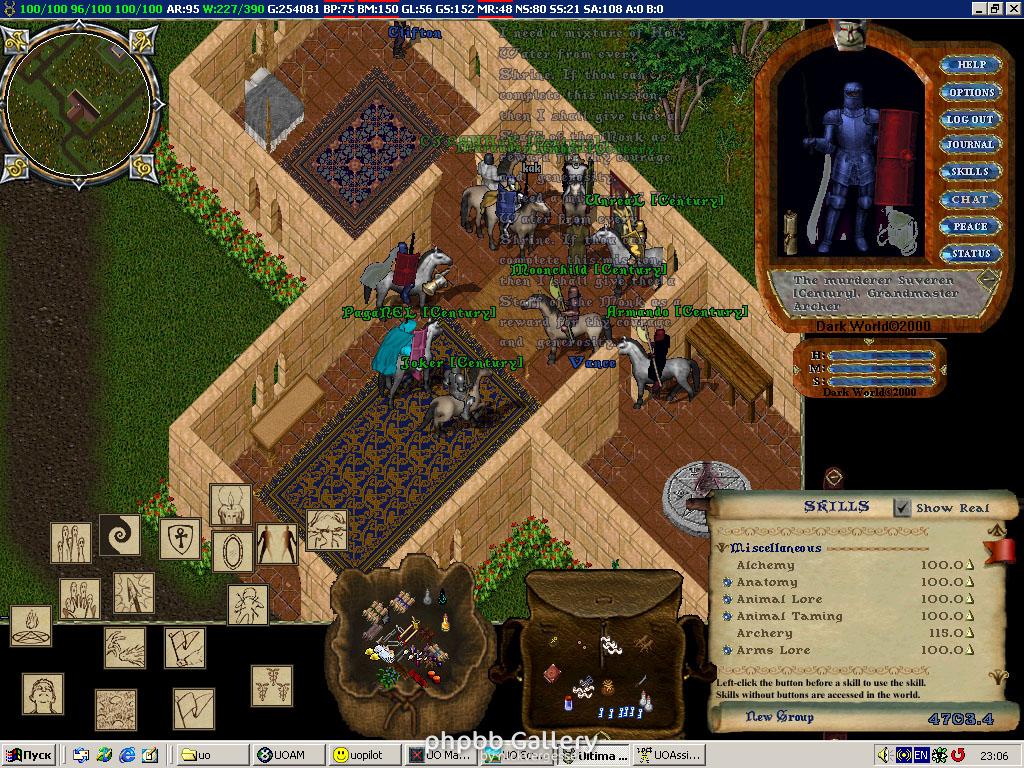Open the Journal from the paperdoll
Screen dimensions: 1024x768
pyautogui.click(x=970, y=145)
